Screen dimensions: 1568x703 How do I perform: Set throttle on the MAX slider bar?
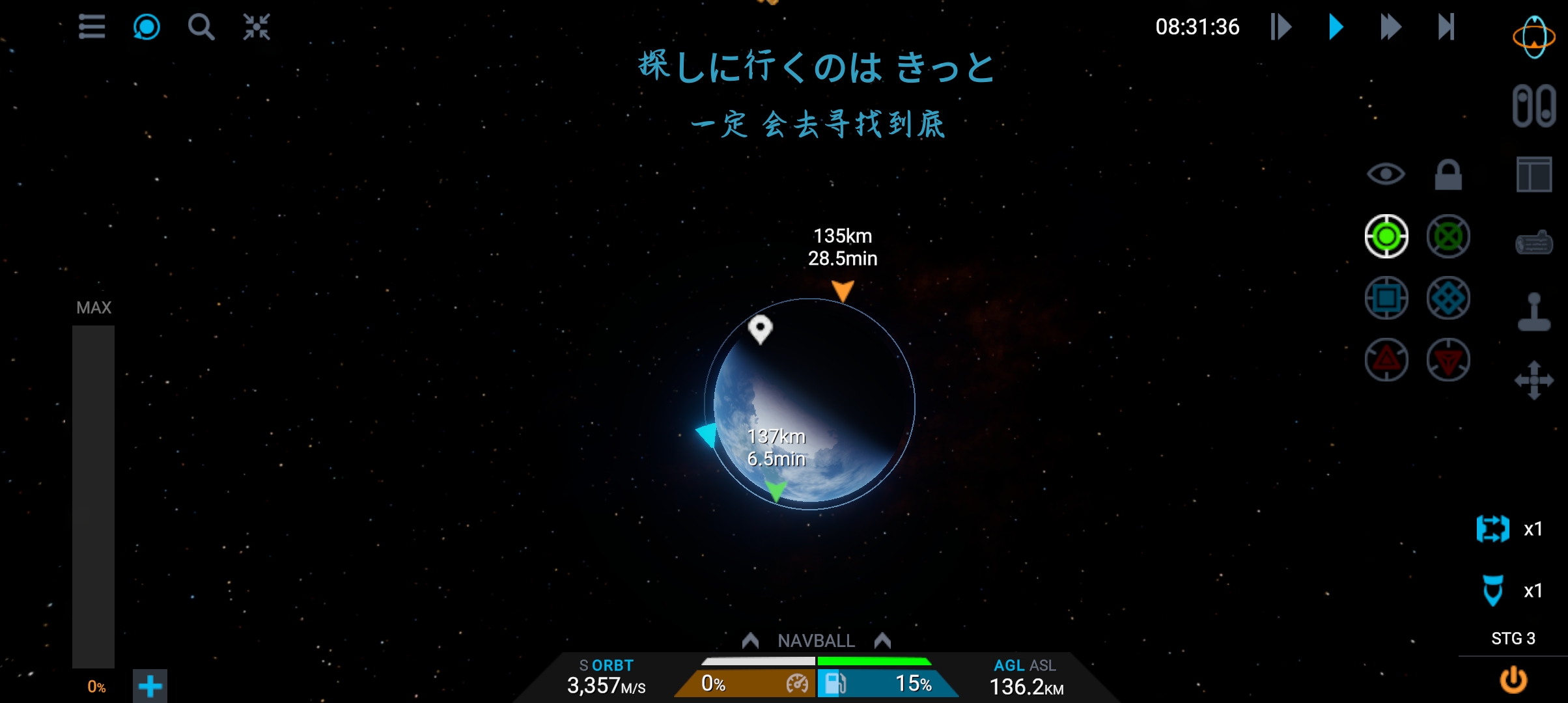coord(93,496)
